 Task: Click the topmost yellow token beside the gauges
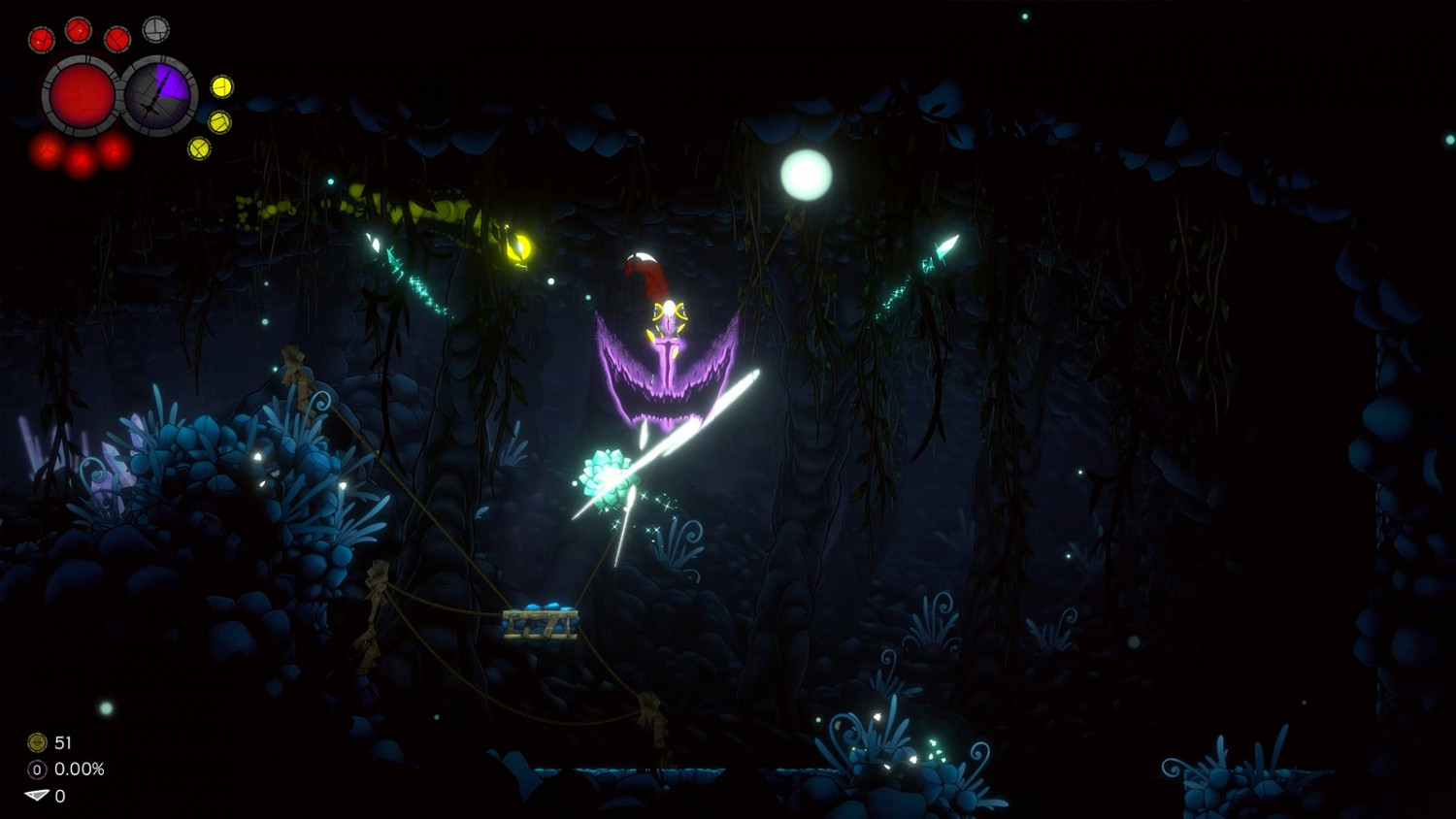pyautogui.click(x=222, y=87)
